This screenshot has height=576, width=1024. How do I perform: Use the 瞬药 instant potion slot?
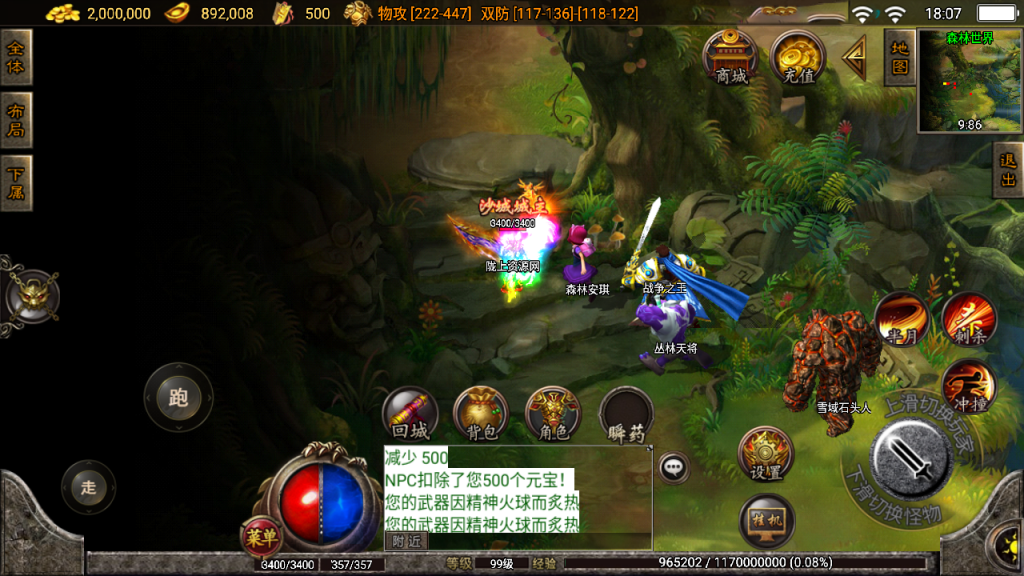(x=627, y=414)
